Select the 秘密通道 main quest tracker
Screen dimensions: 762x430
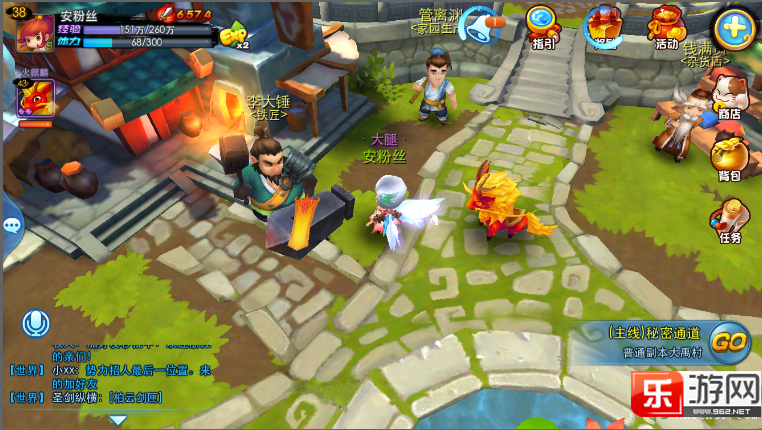point(655,341)
